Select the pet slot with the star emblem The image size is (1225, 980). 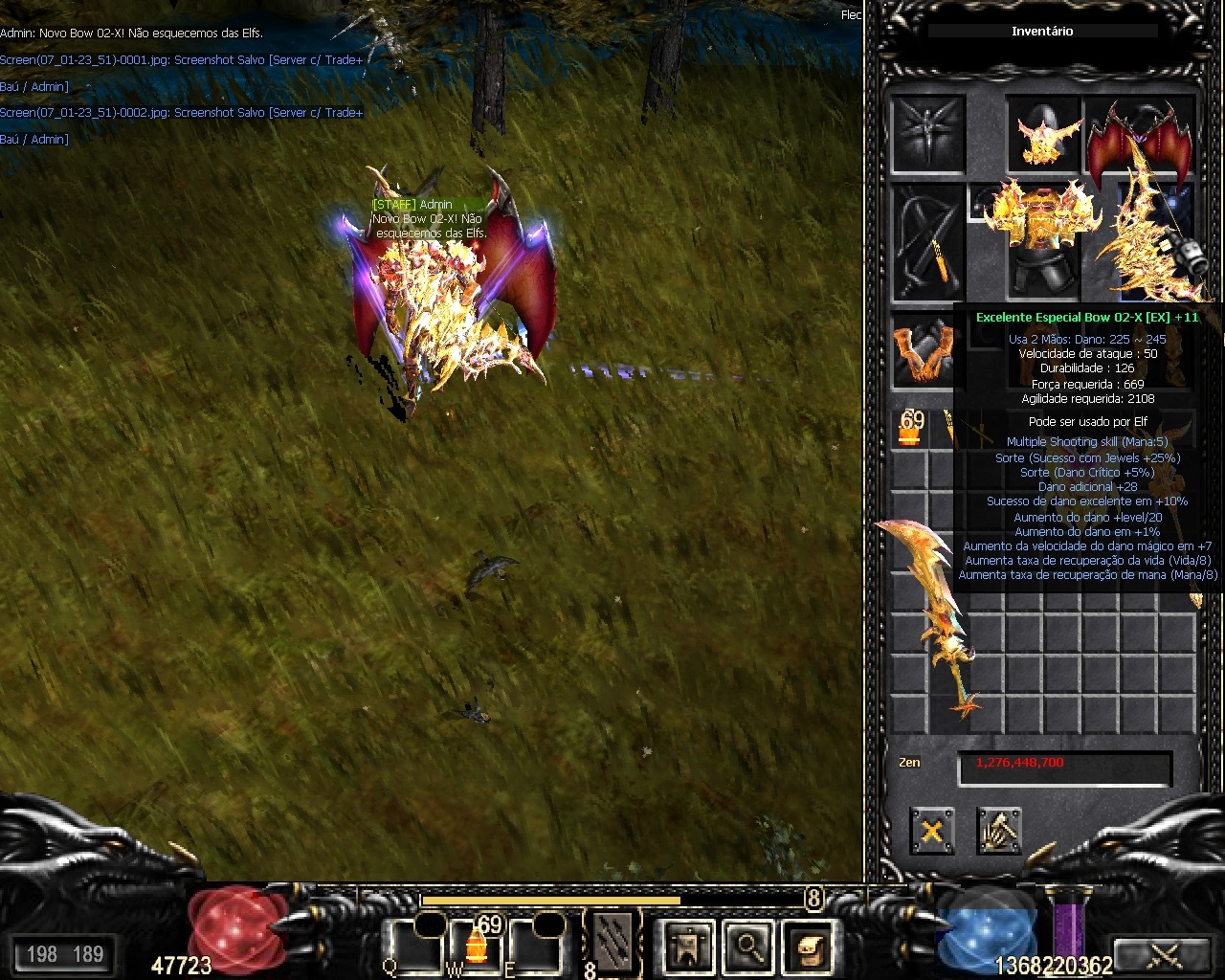click(x=928, y=135)
